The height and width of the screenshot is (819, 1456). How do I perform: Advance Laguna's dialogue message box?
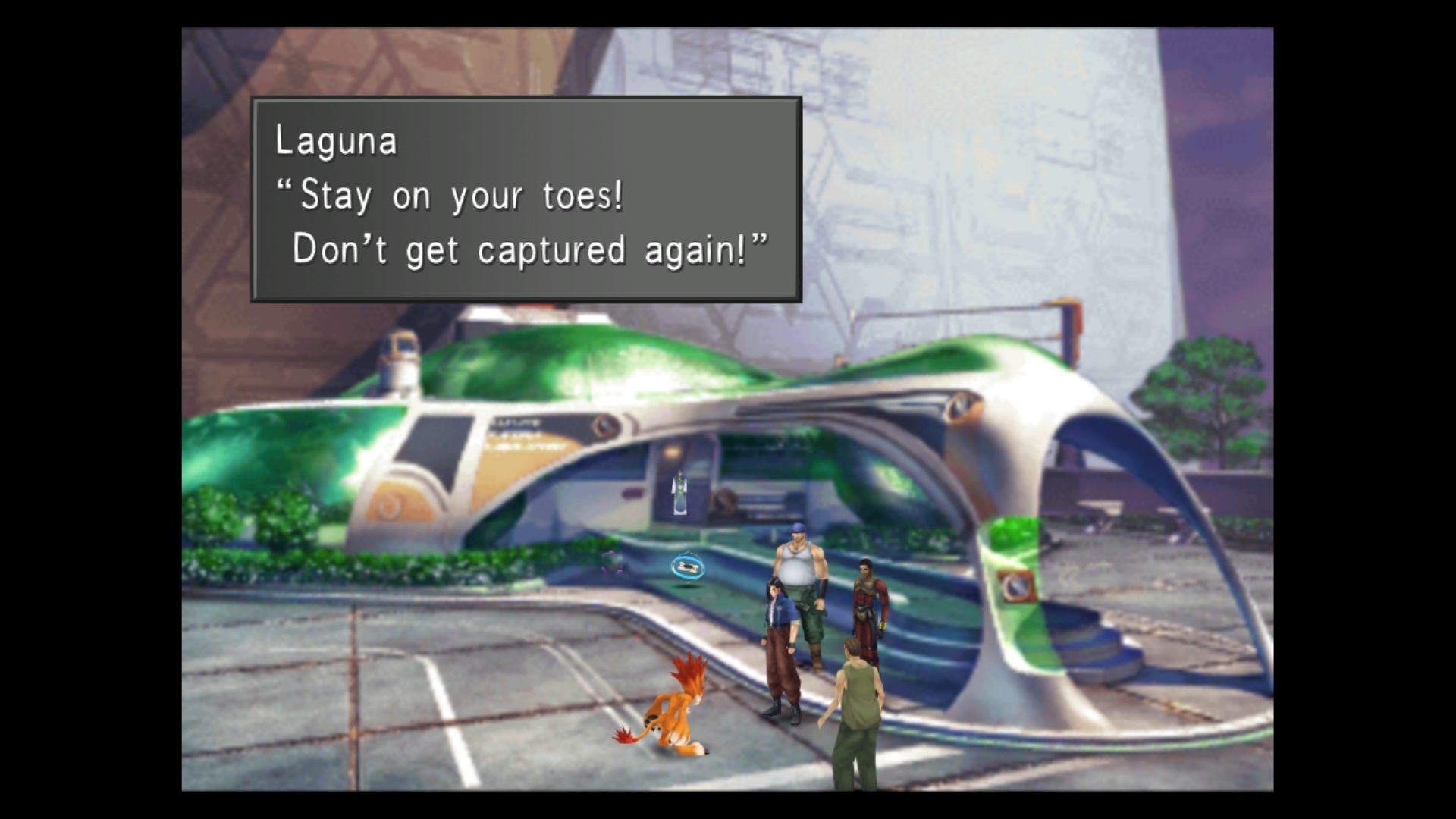(x=526, y=199)
